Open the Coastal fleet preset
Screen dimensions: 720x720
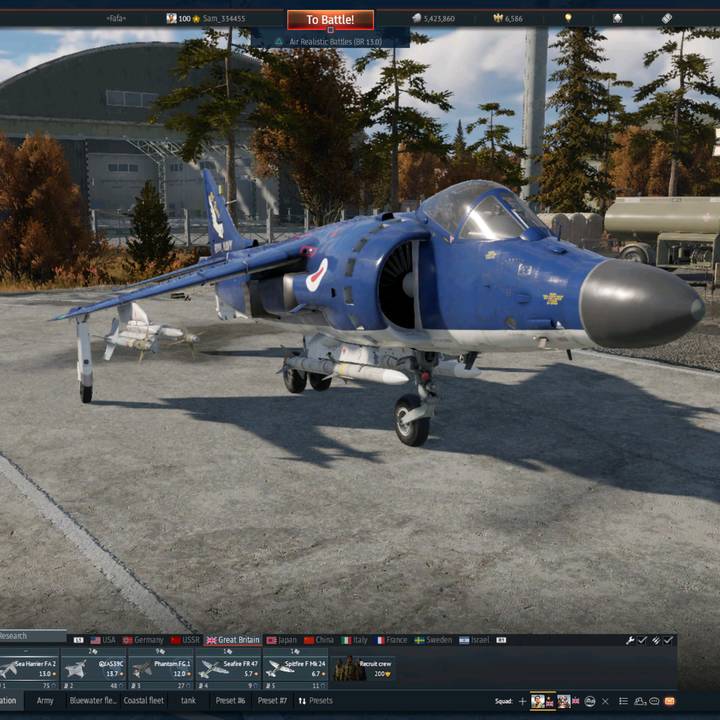pos(143,701)
